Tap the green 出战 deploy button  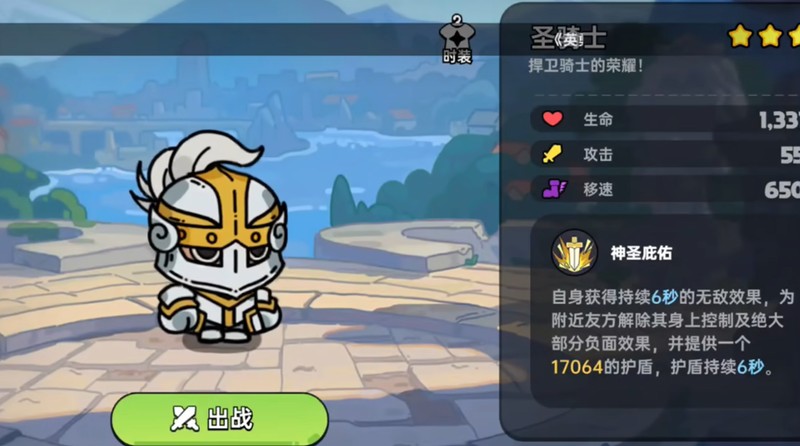pyautogui.click(x=219, y=418)
